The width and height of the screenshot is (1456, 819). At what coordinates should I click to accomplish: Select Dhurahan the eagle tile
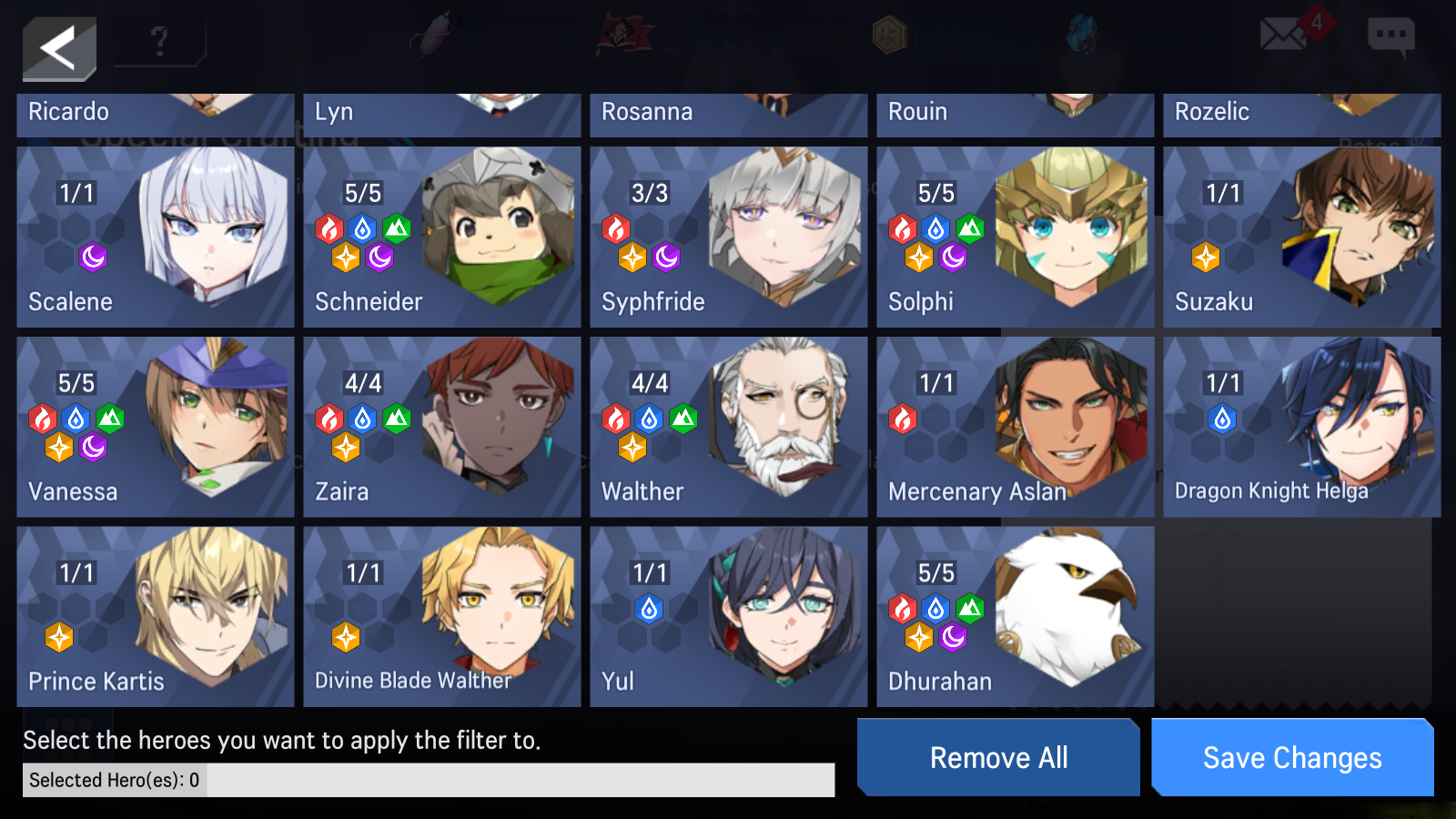1016,616
